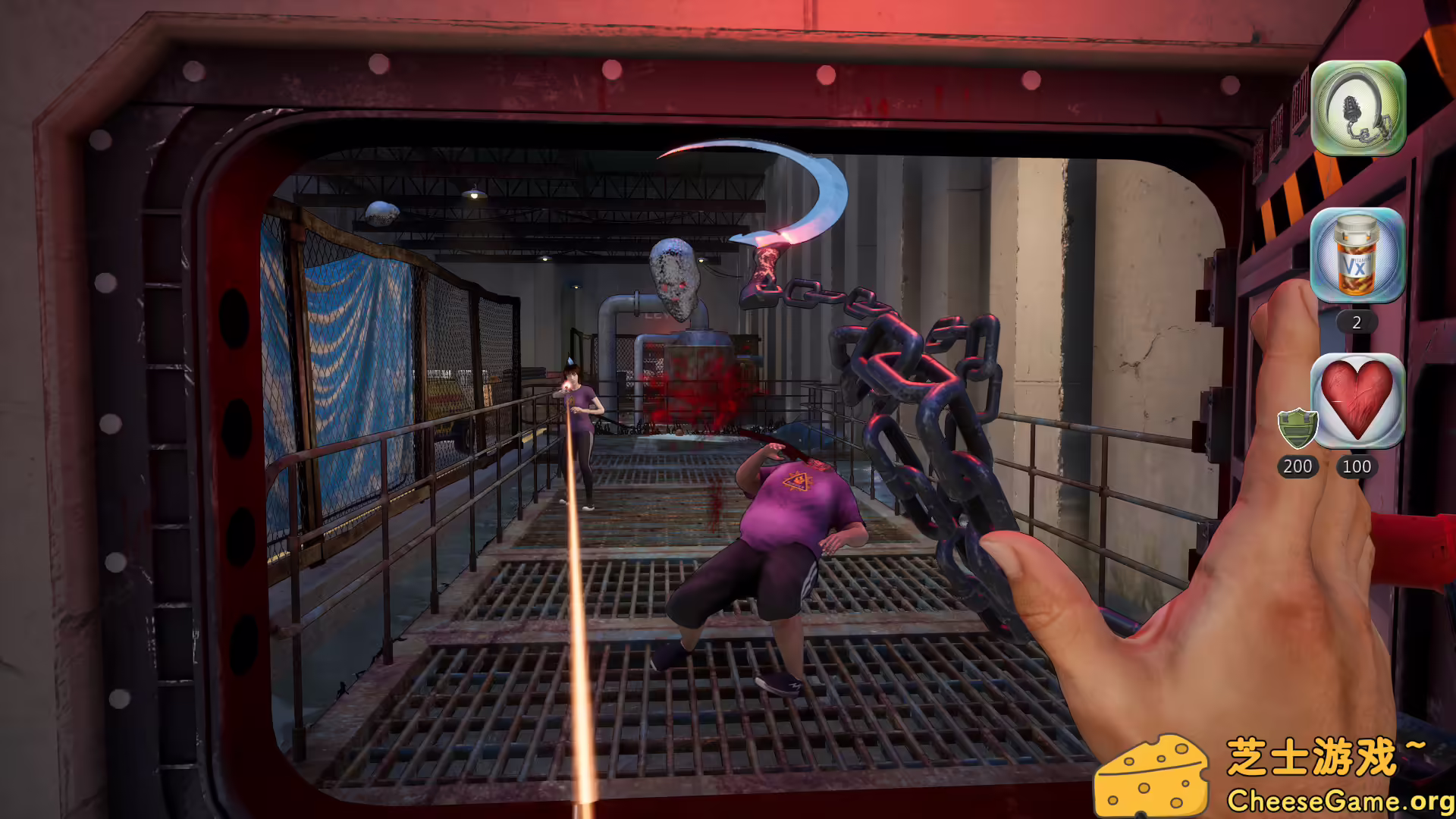Use the vitamin pill bottle item
The image size is (1456, 819).
tap(1357, 256)
